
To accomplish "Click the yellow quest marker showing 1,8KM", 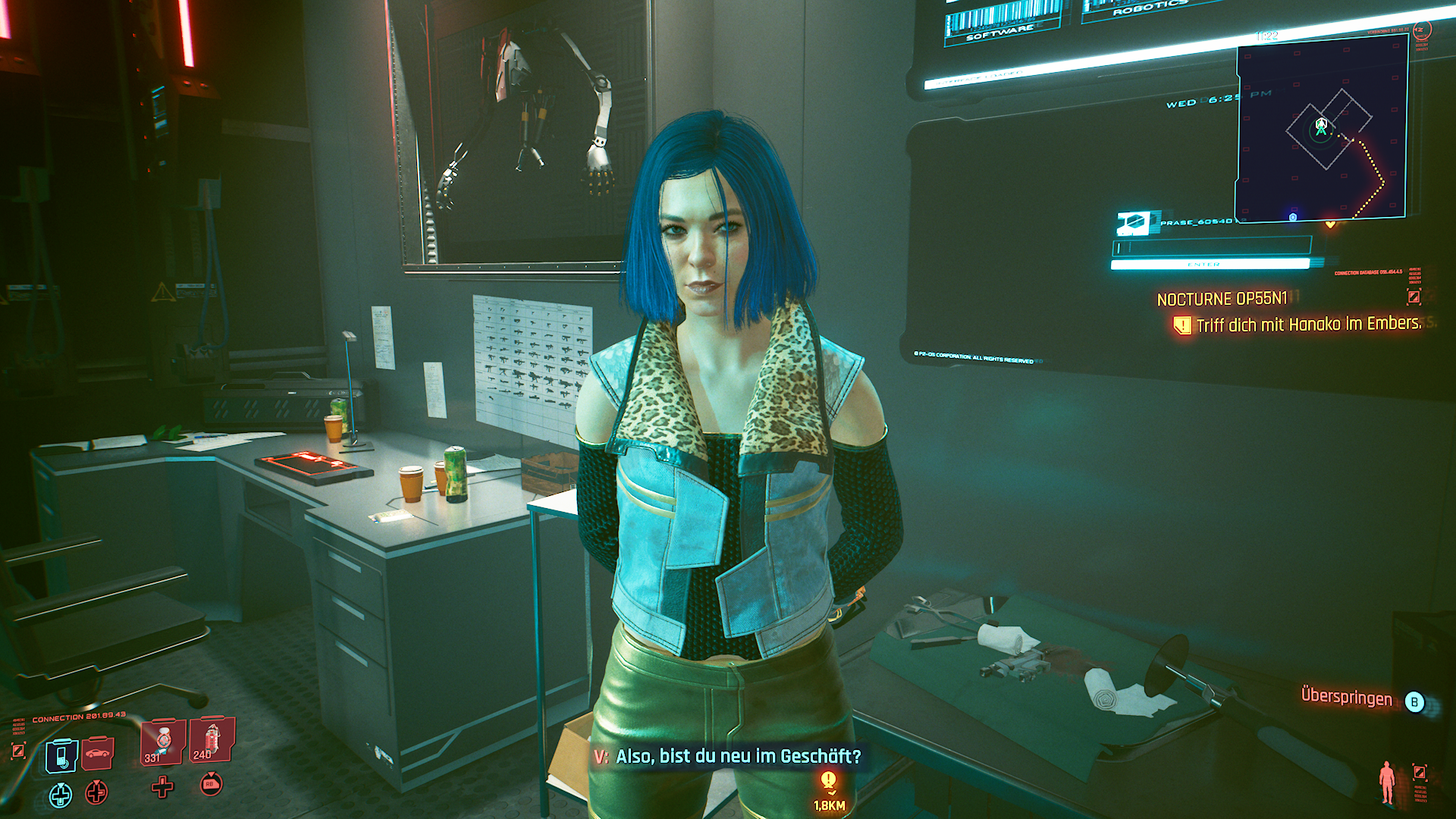I will click(x=829, y=781).
